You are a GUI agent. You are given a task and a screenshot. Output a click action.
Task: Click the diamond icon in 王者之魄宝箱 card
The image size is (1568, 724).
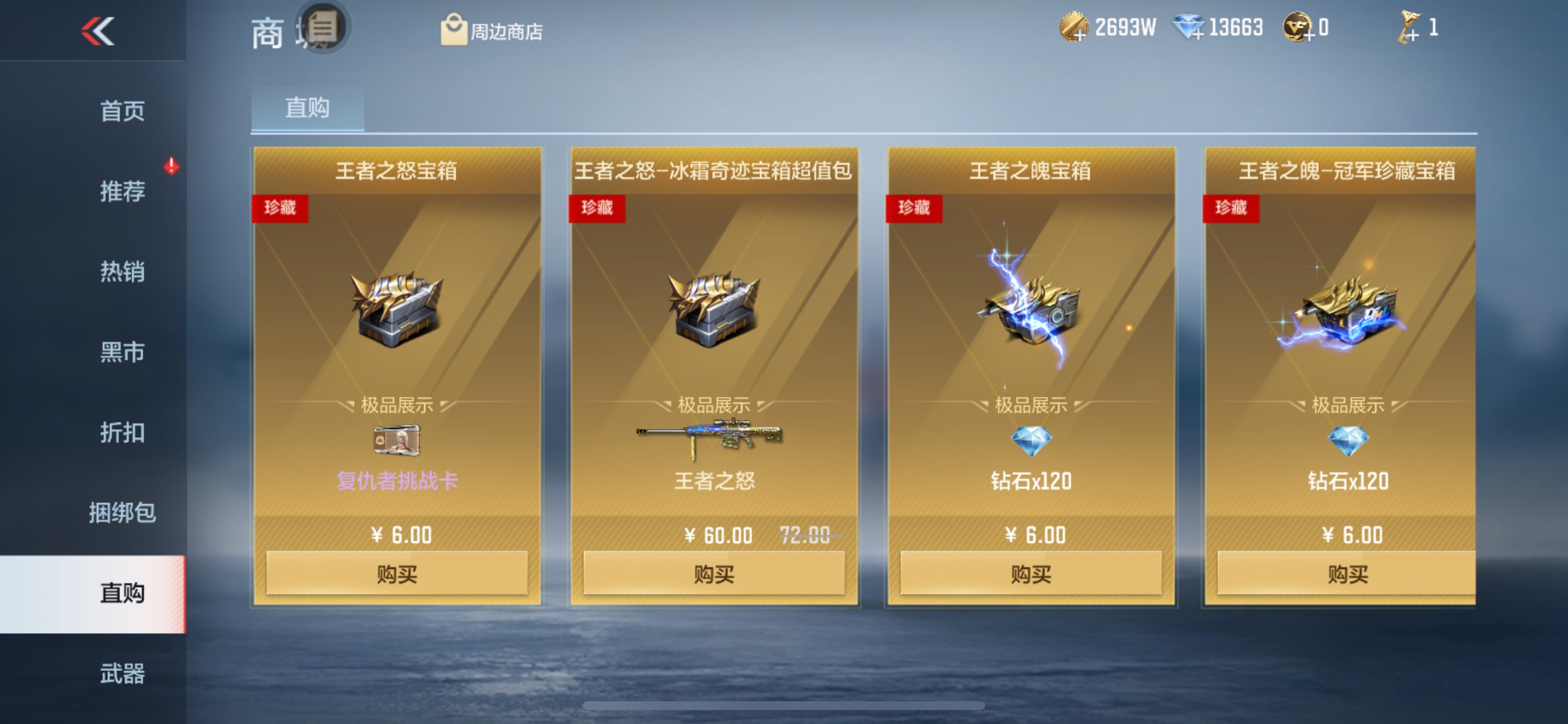click(x=1030, y=440)
